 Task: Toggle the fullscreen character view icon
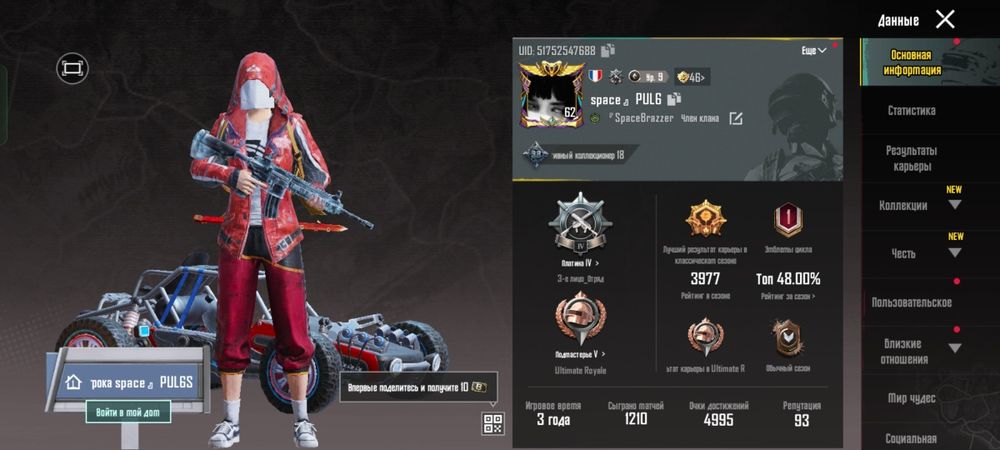tap(72, 68)
